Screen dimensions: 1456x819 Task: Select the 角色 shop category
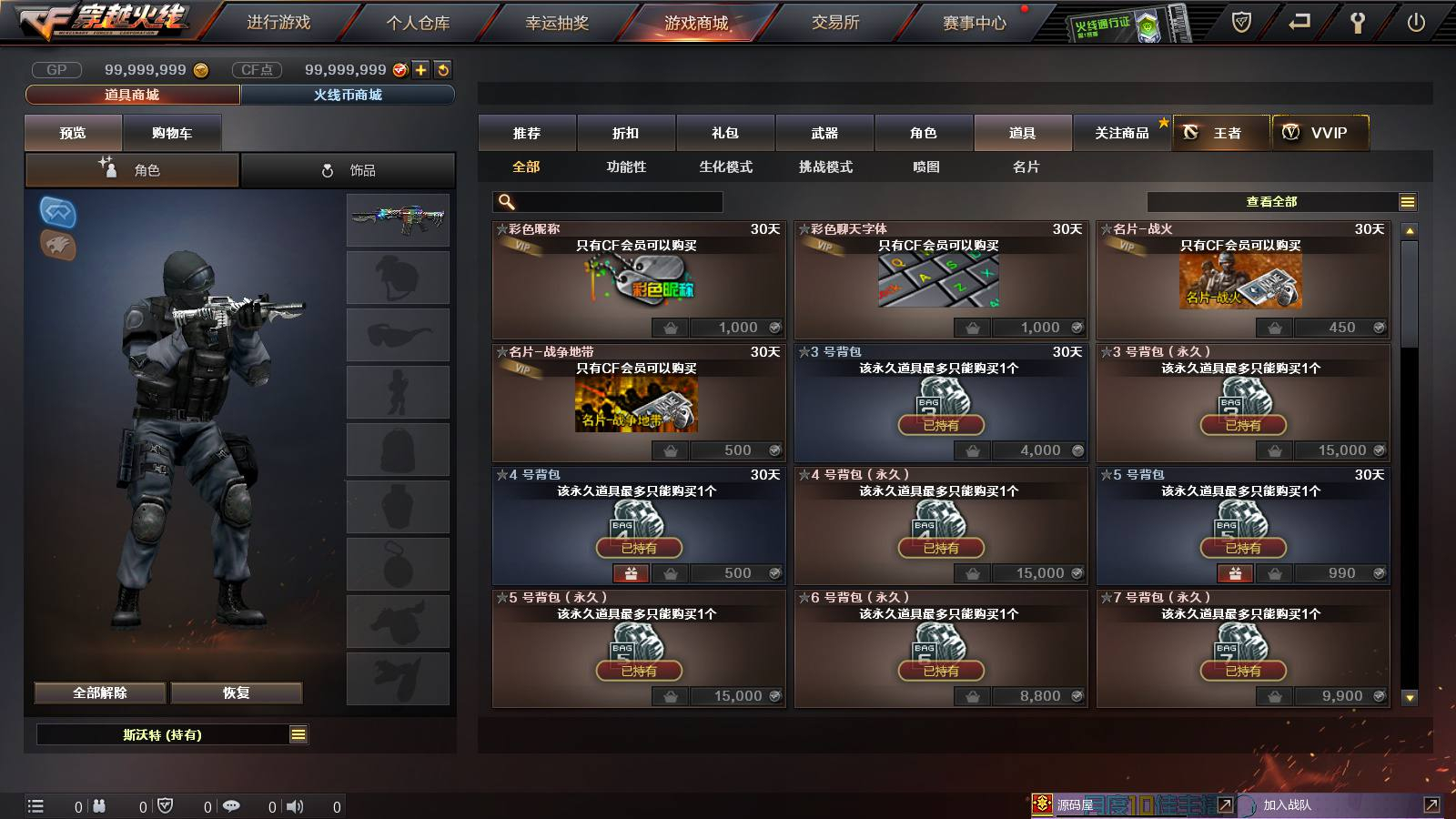click(923, 133)
